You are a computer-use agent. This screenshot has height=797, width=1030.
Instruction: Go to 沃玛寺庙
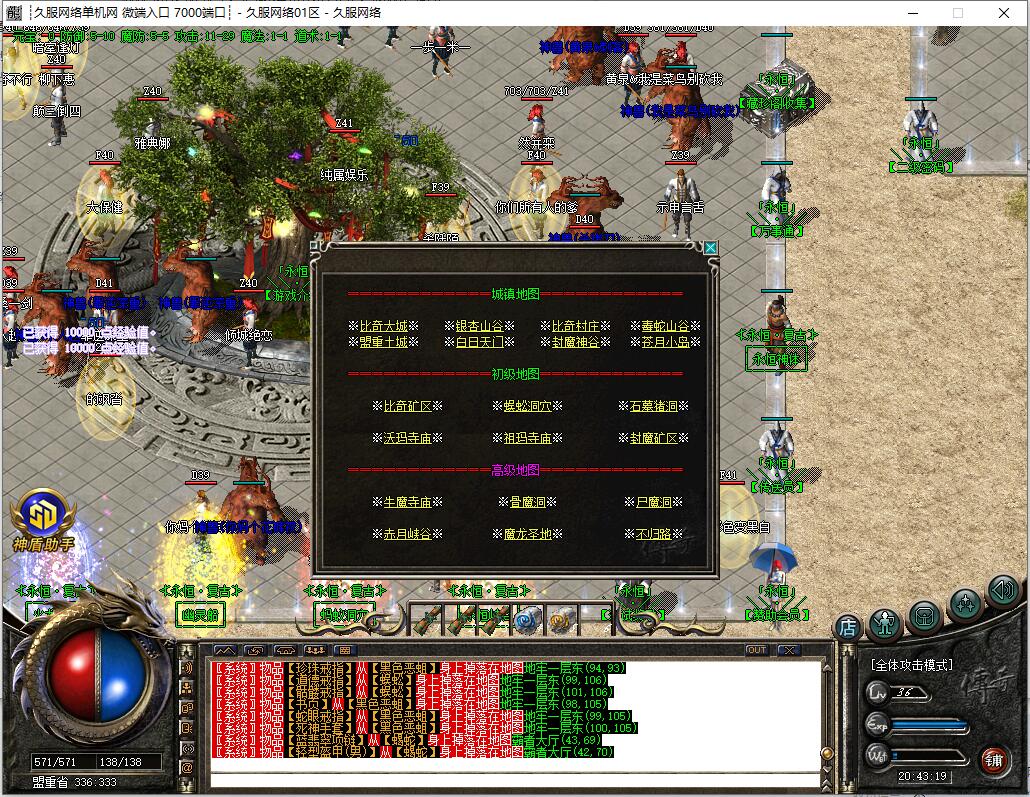(407, 438)
